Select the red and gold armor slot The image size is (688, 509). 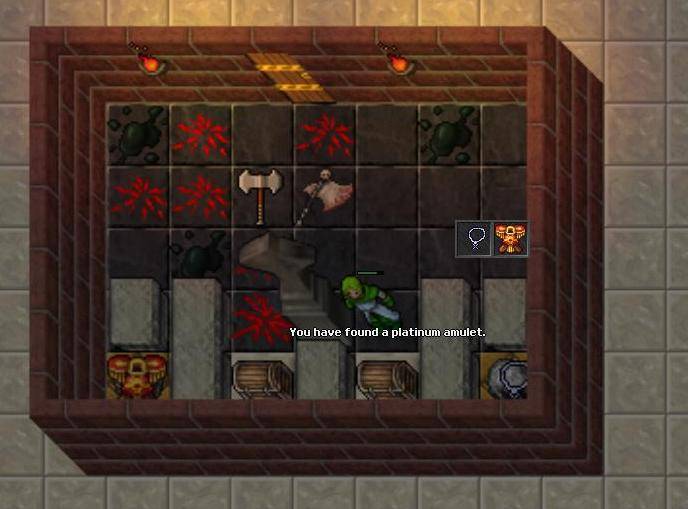click(510, 239)
